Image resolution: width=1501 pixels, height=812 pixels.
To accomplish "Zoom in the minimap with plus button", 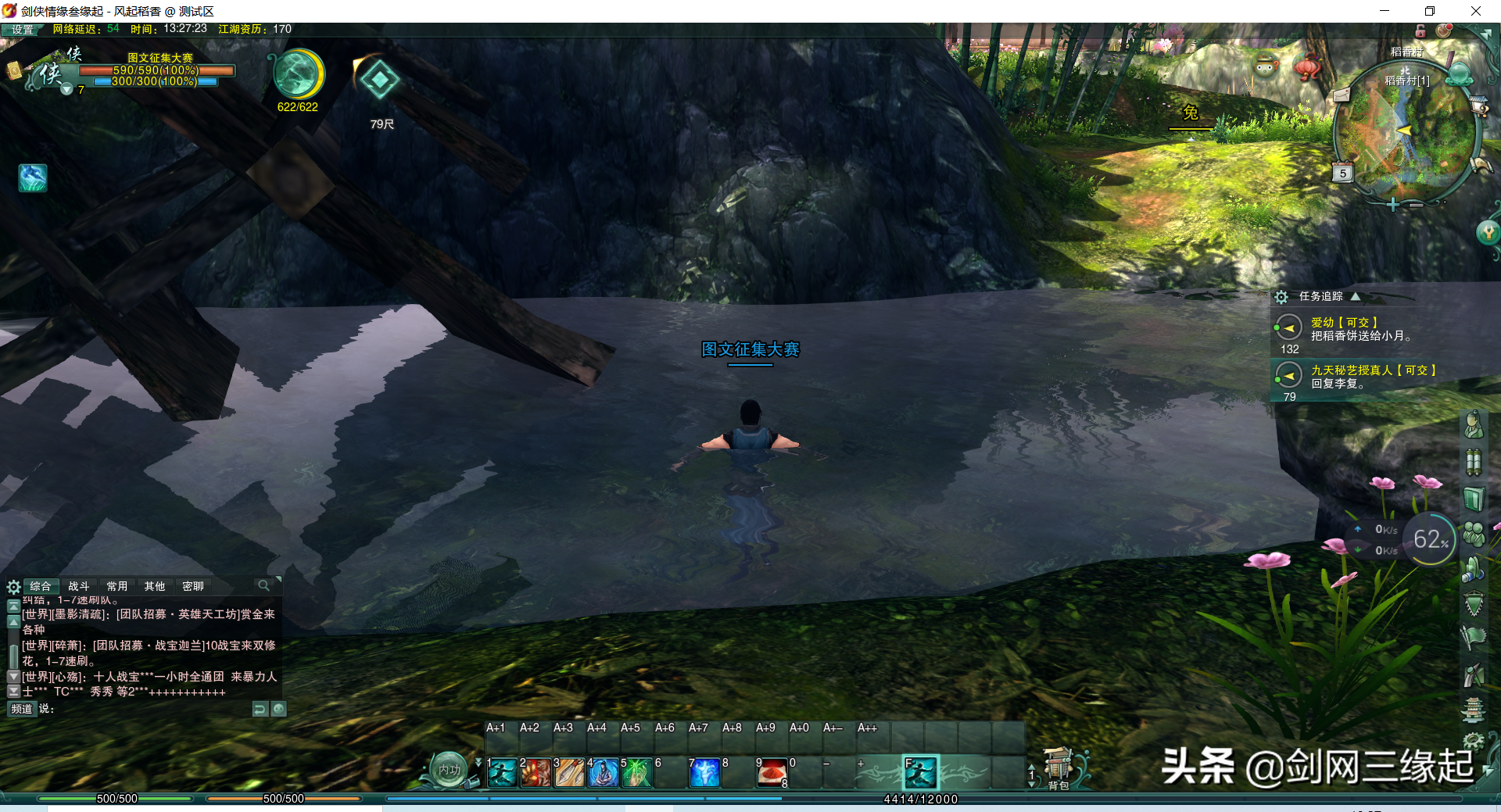I will point(1392,206).
